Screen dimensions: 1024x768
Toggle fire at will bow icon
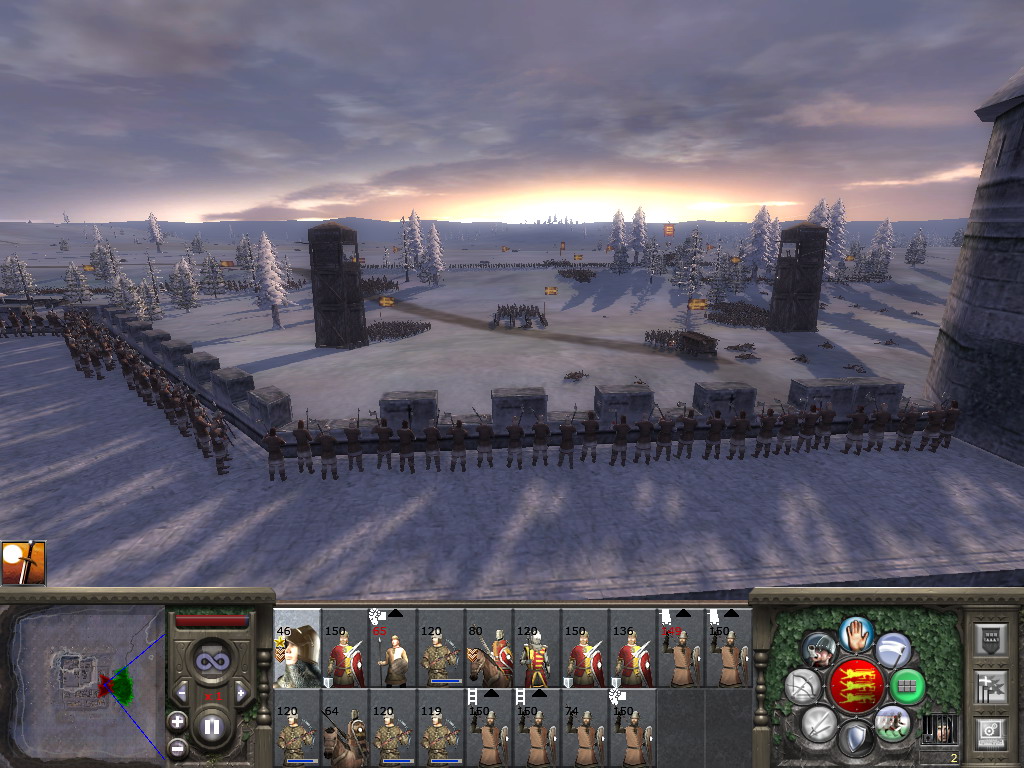[x=803, y=686]
